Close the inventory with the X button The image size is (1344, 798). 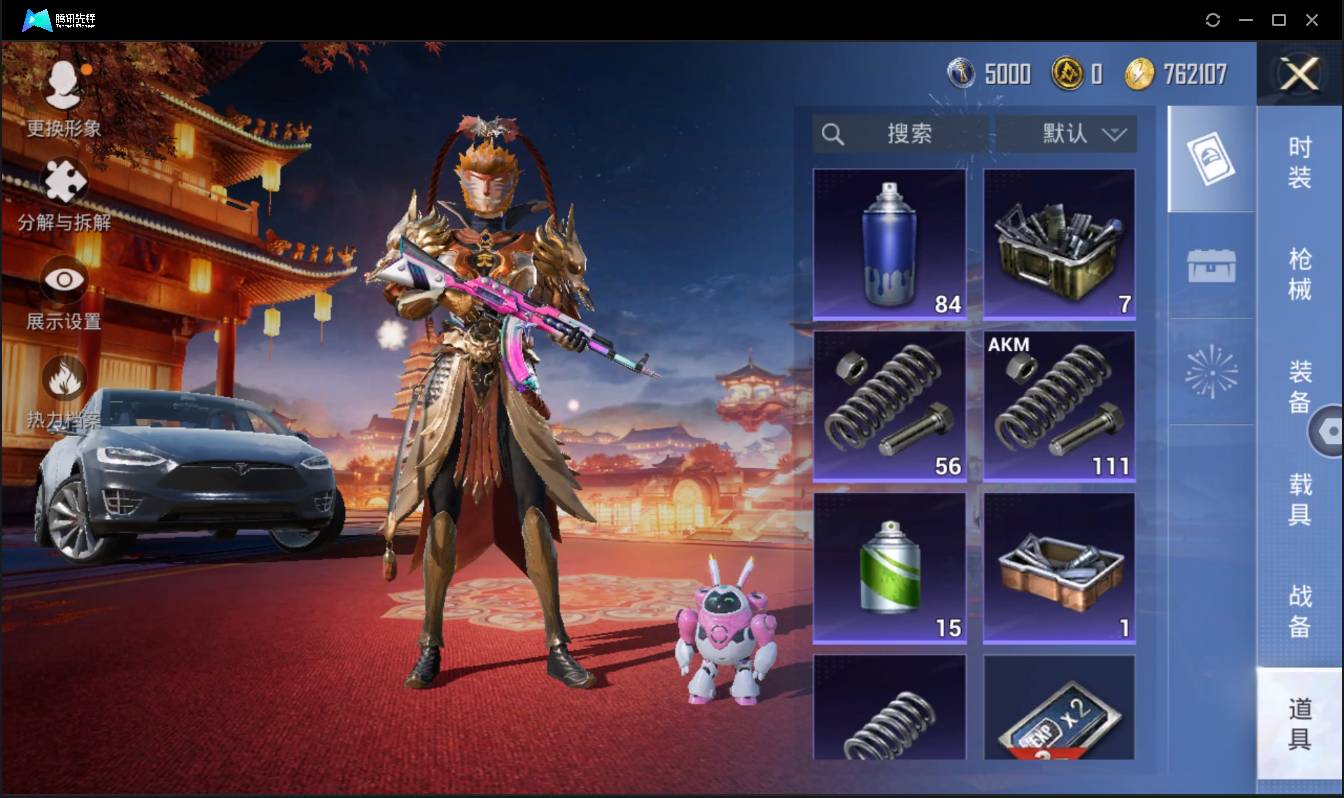pyautogui.click(x=1300, y=74)
